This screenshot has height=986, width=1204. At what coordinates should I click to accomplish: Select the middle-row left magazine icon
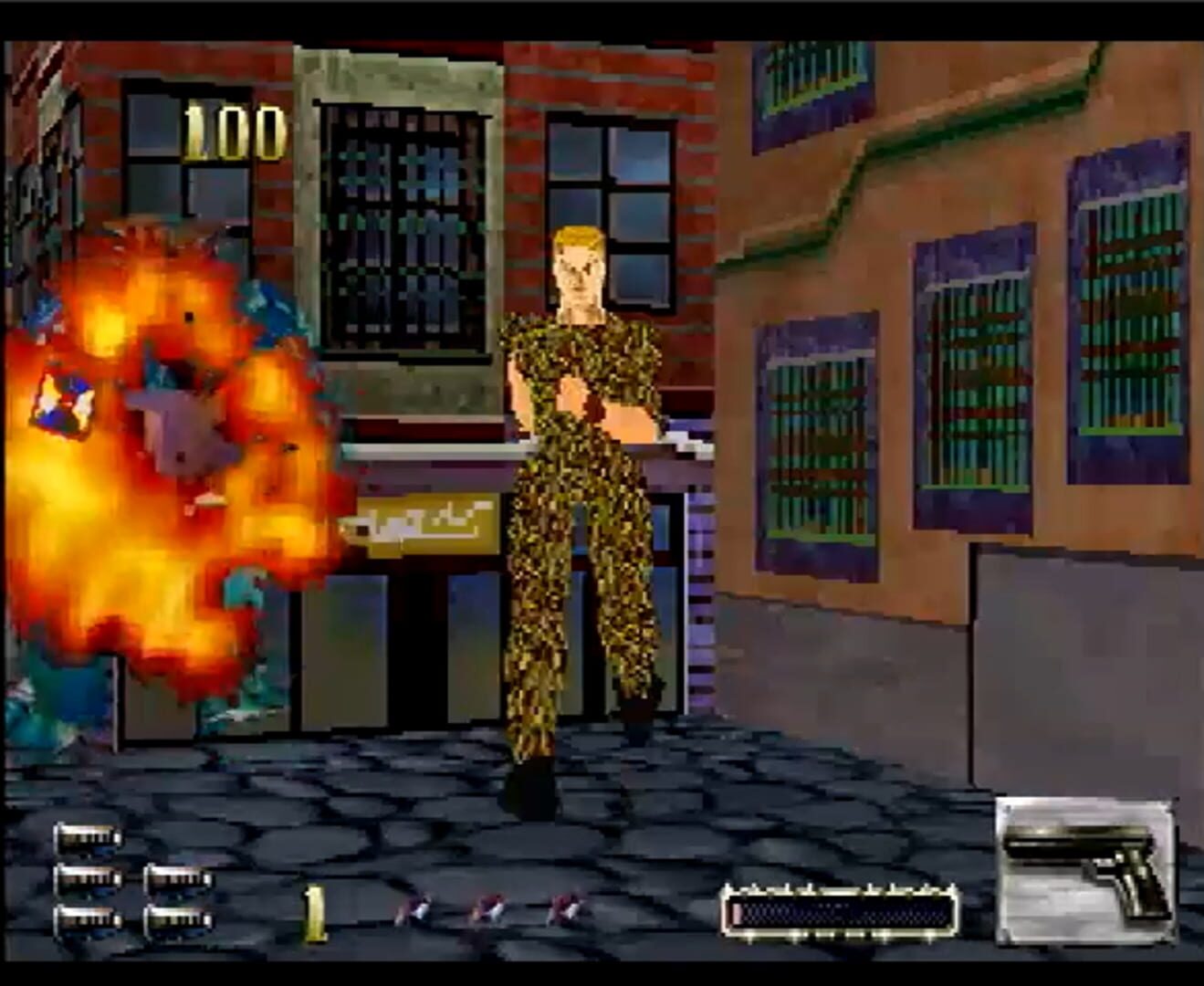(x=89, y=879)
